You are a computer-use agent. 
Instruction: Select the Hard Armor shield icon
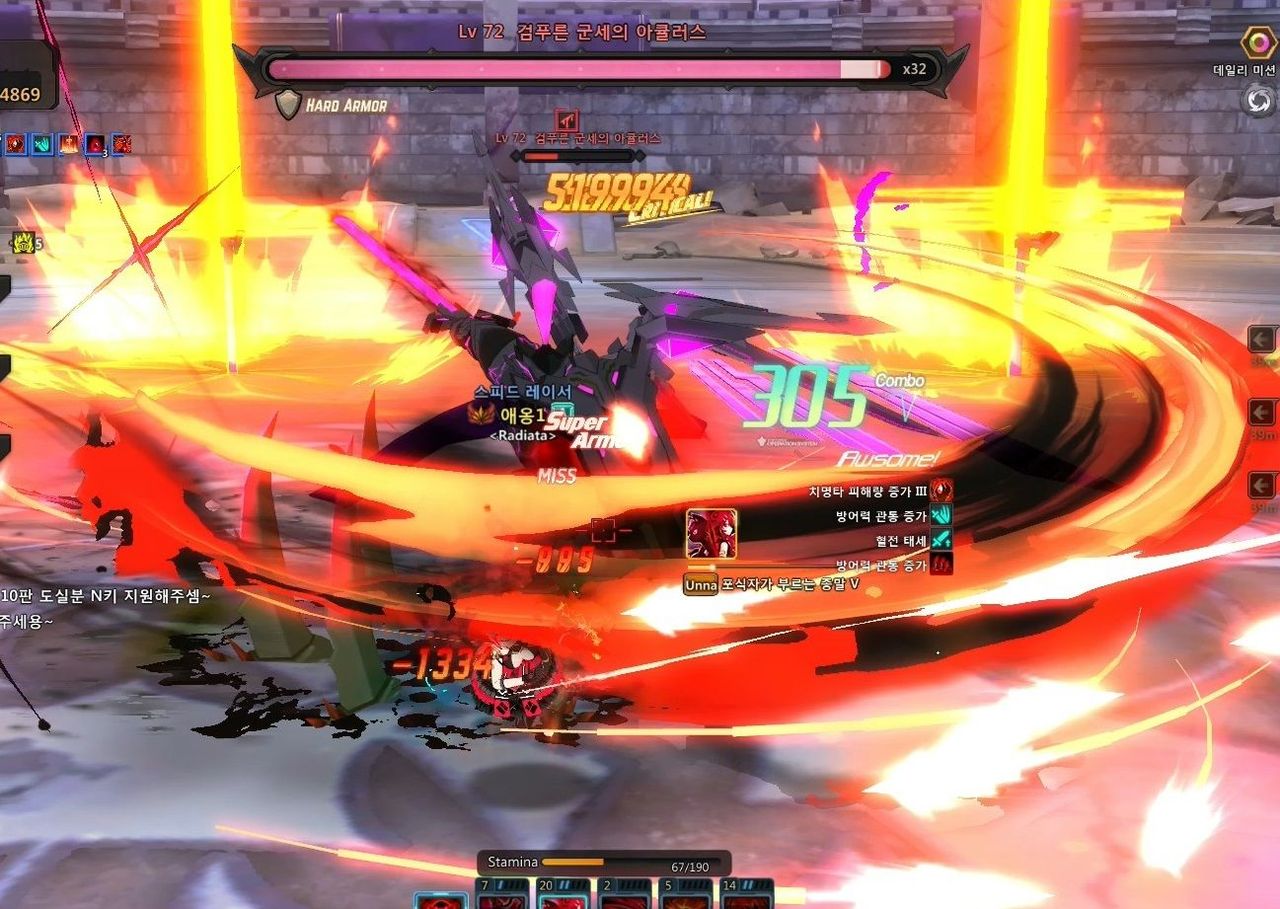[x=288, y=104]
